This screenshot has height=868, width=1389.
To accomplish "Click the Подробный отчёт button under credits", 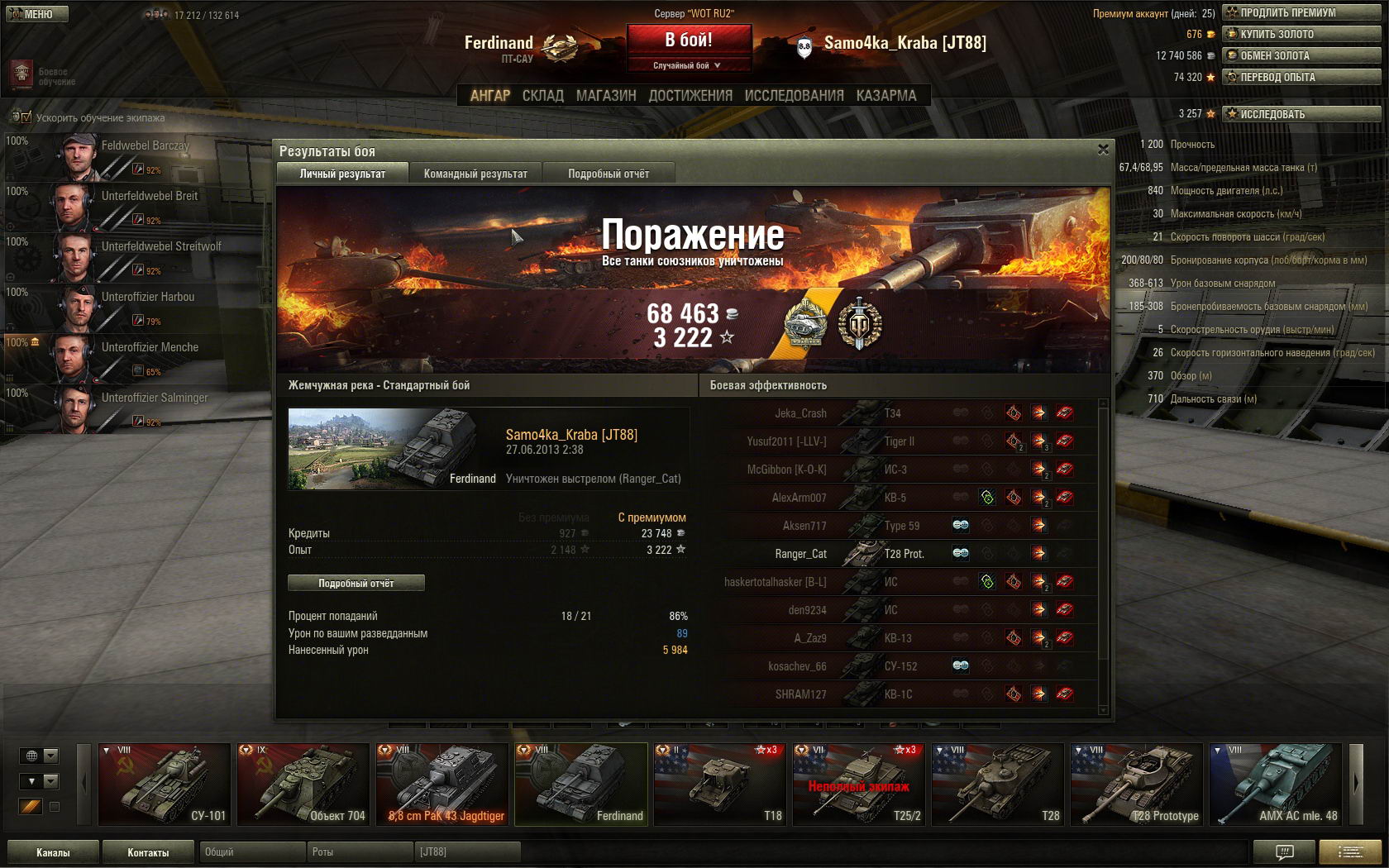I will (x=356, y=583).
